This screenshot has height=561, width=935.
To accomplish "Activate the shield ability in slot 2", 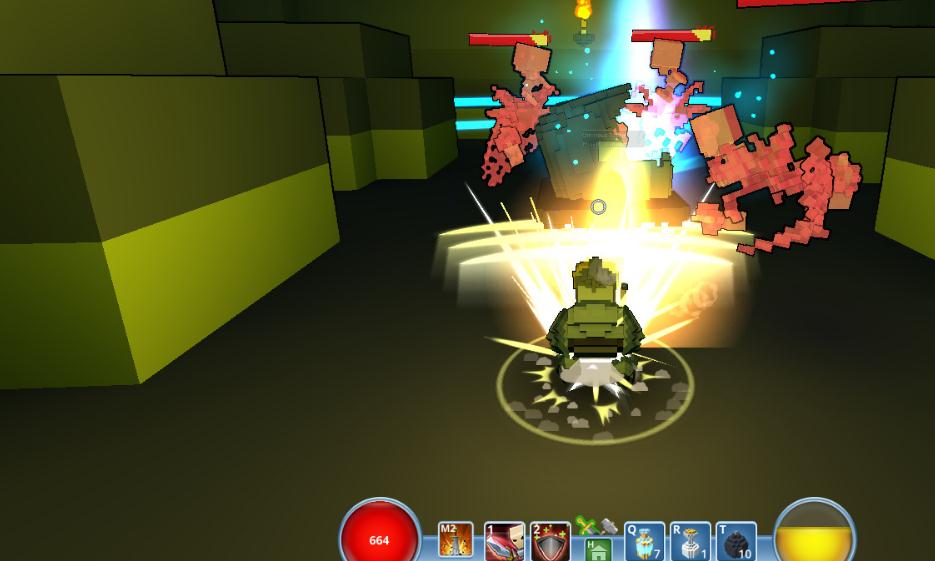I will click(550, 542).
